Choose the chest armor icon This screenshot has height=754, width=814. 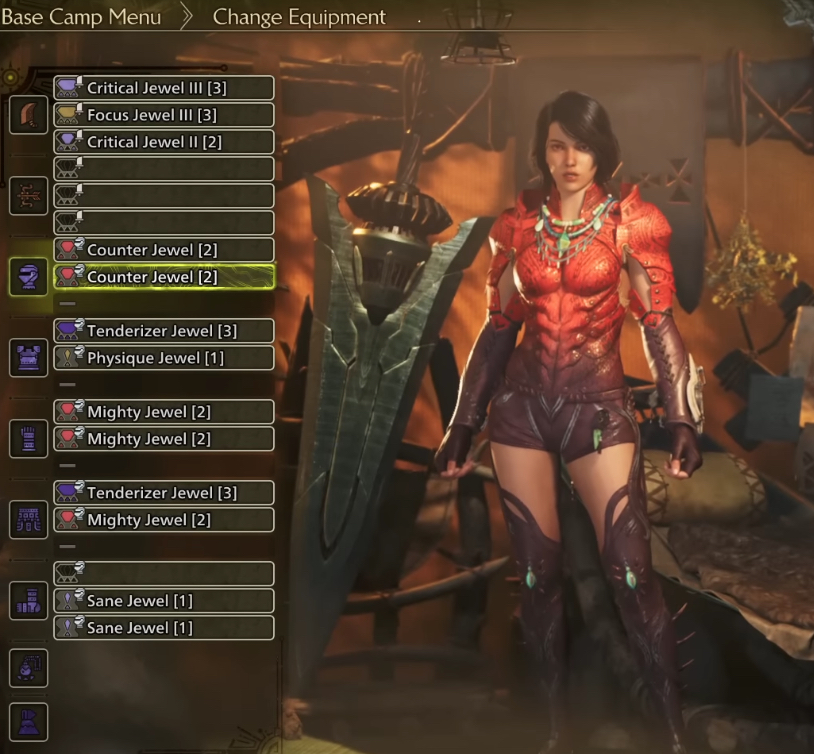(29, 357)
